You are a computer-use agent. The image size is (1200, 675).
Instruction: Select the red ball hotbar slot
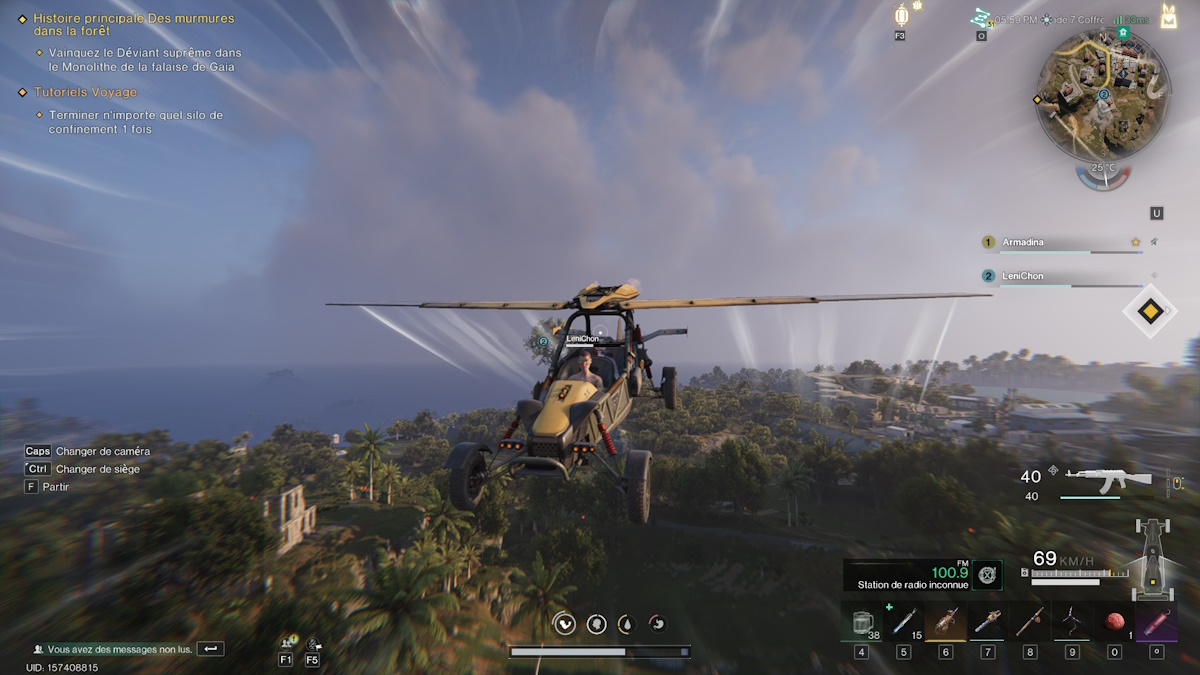1113,623
